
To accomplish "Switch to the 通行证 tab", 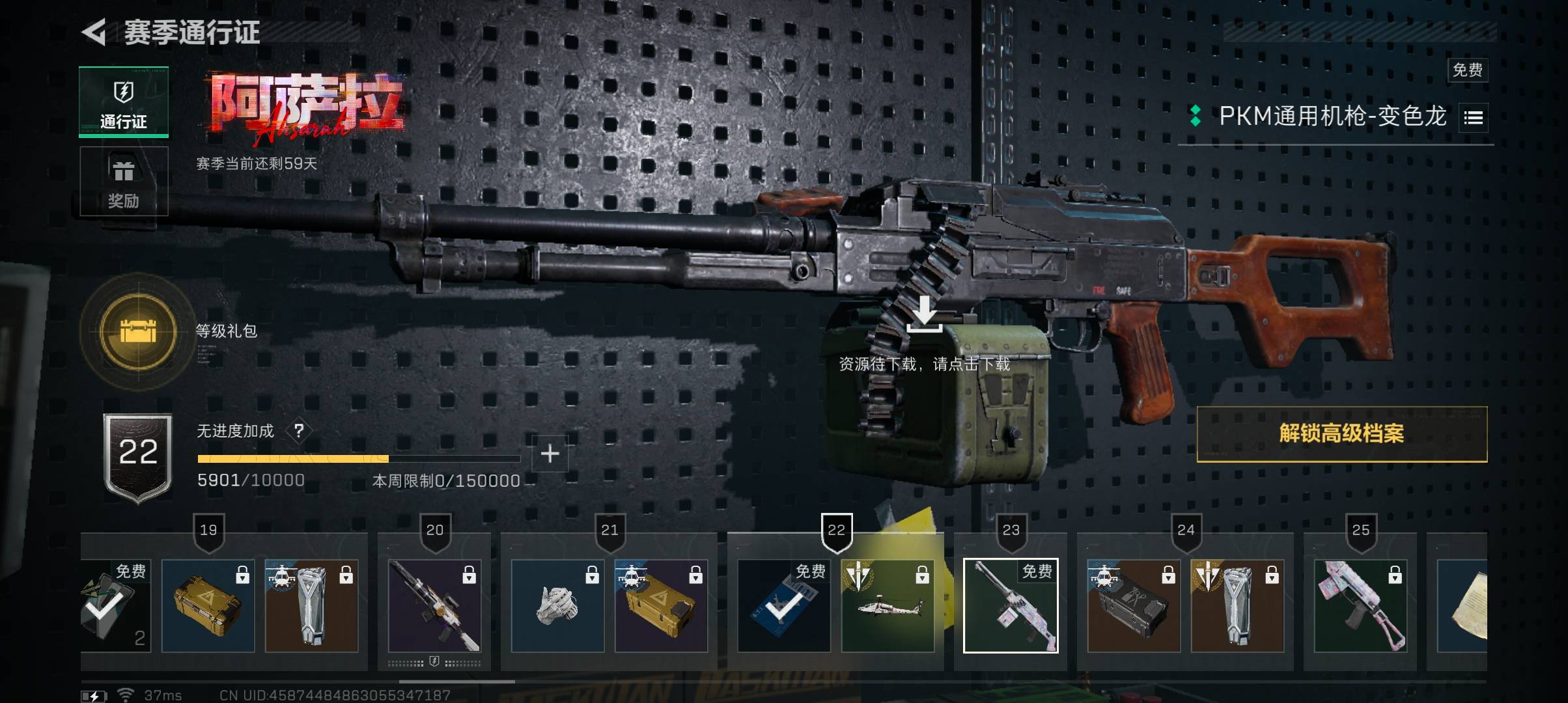I will click(x=124, y=102).
